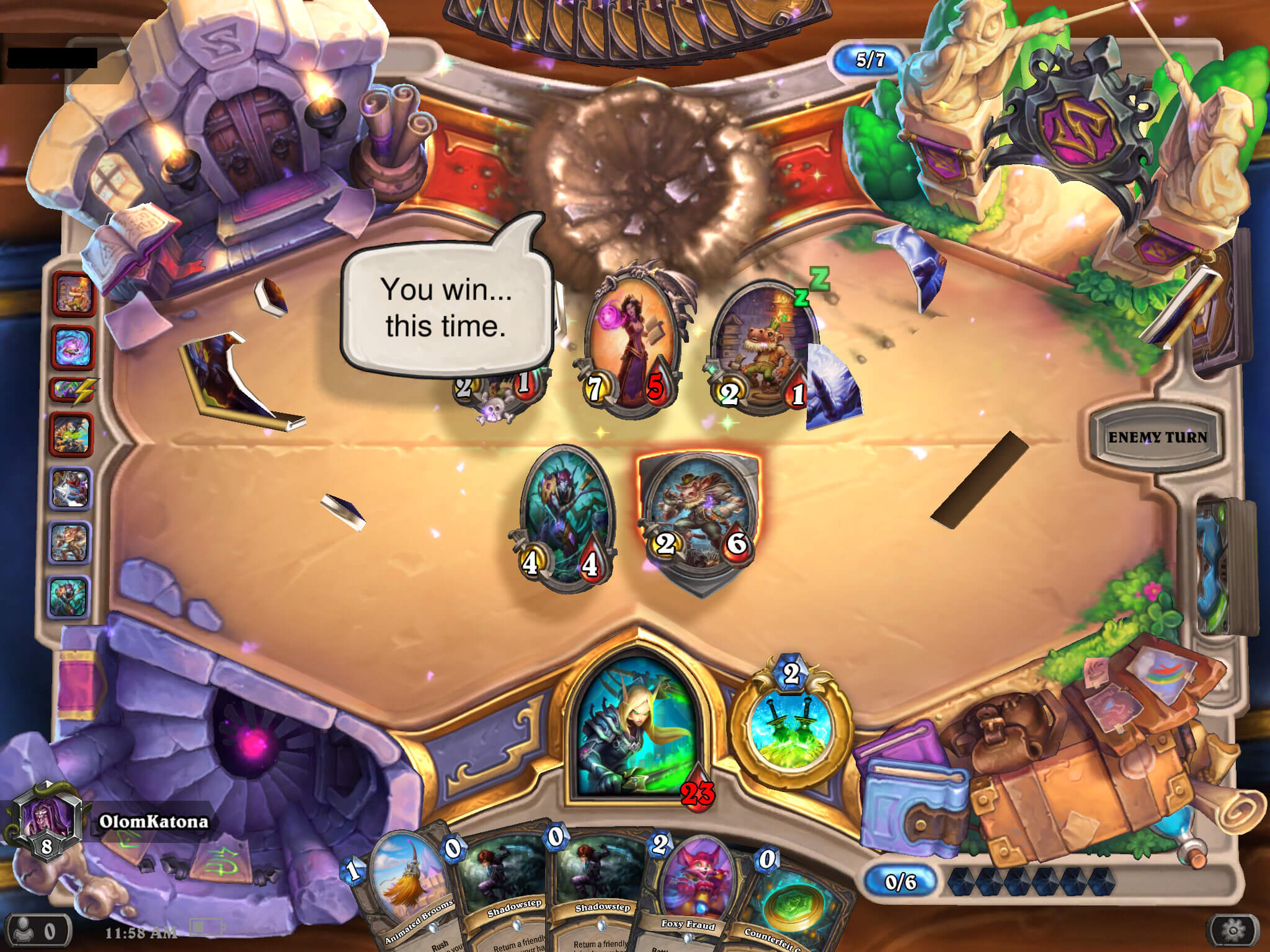Click the OlomKatona opponent nameplate
Image resolution: width=1270 pixels, height=952 pixels.
point(153,822)
